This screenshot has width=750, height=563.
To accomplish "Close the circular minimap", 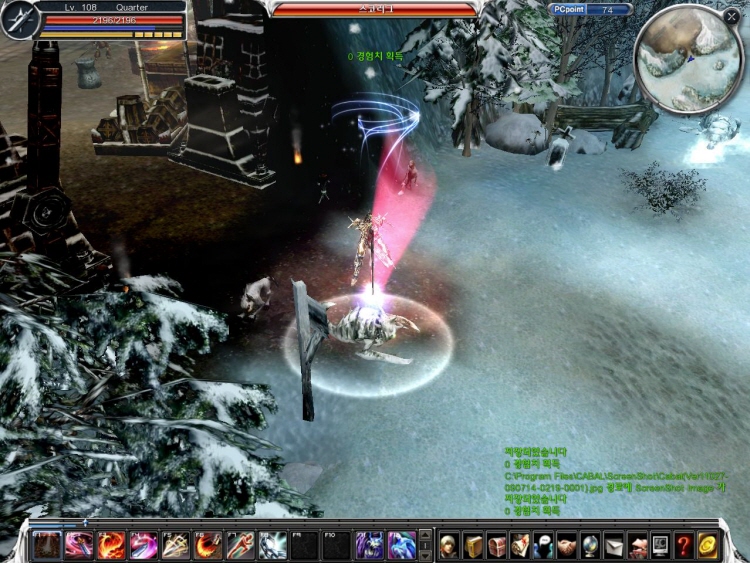I will click(731, 17).
